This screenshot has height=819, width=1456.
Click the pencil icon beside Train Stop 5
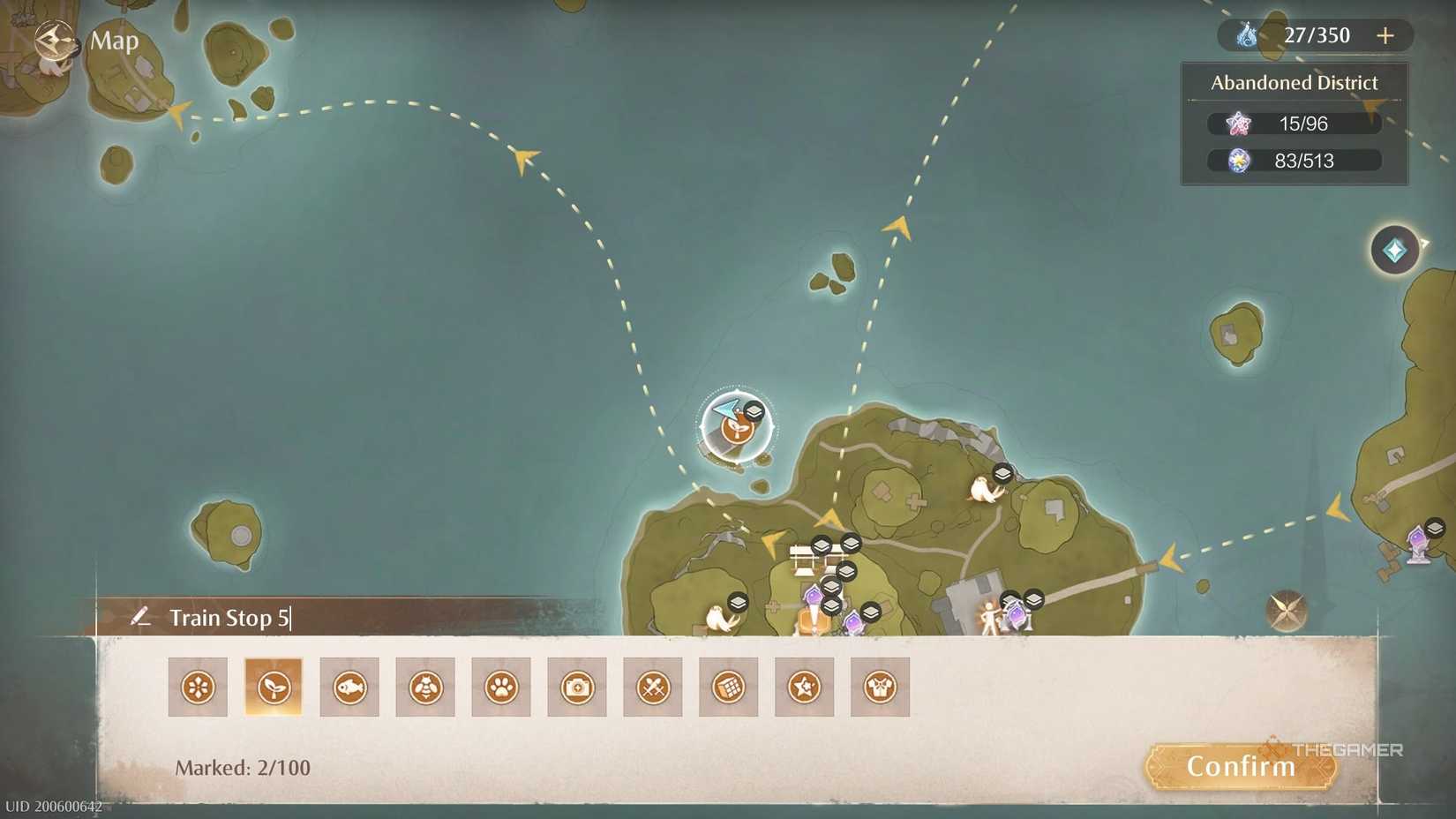coord(141,617)
